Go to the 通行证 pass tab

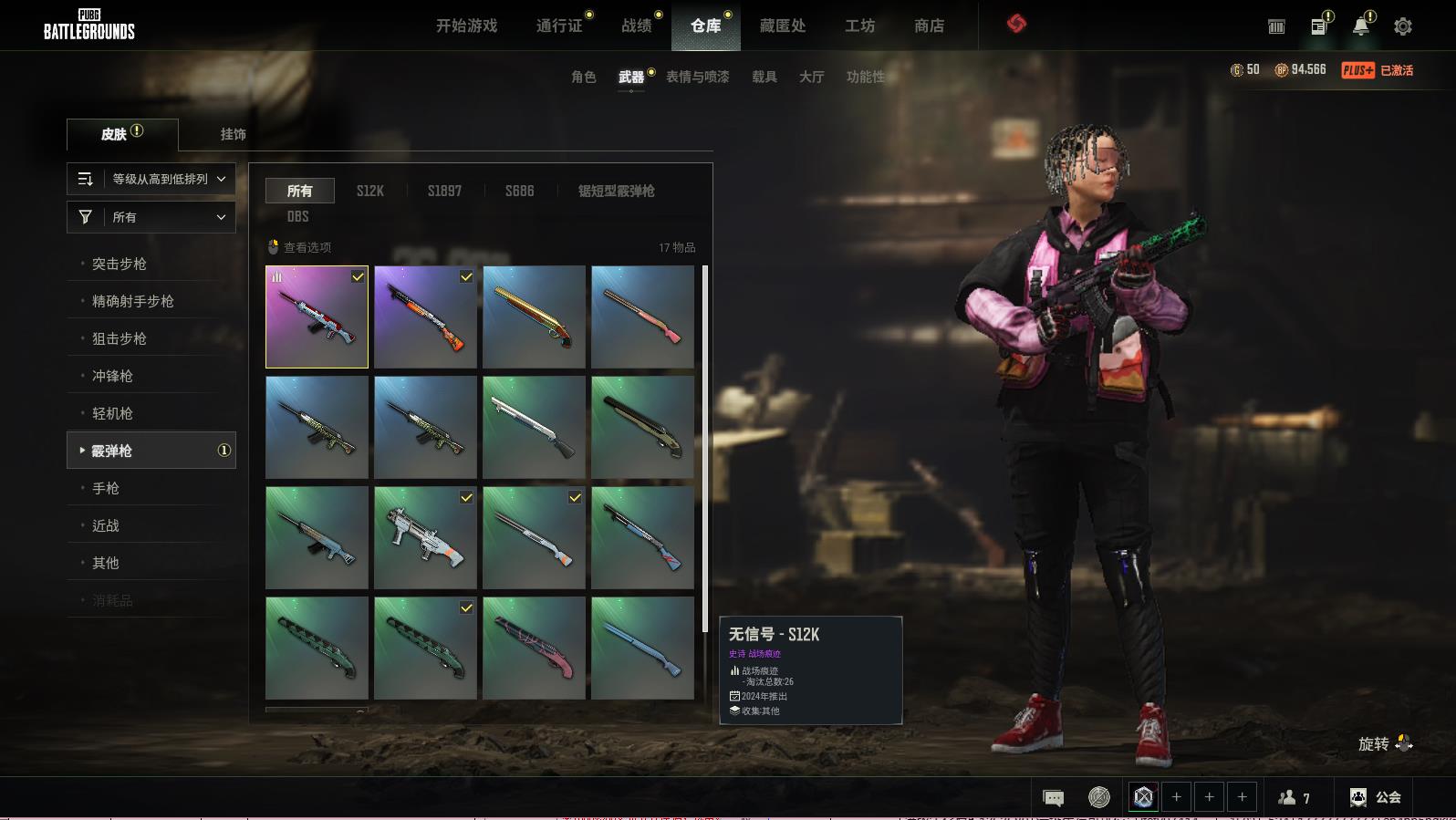click(x=559, y=26)
